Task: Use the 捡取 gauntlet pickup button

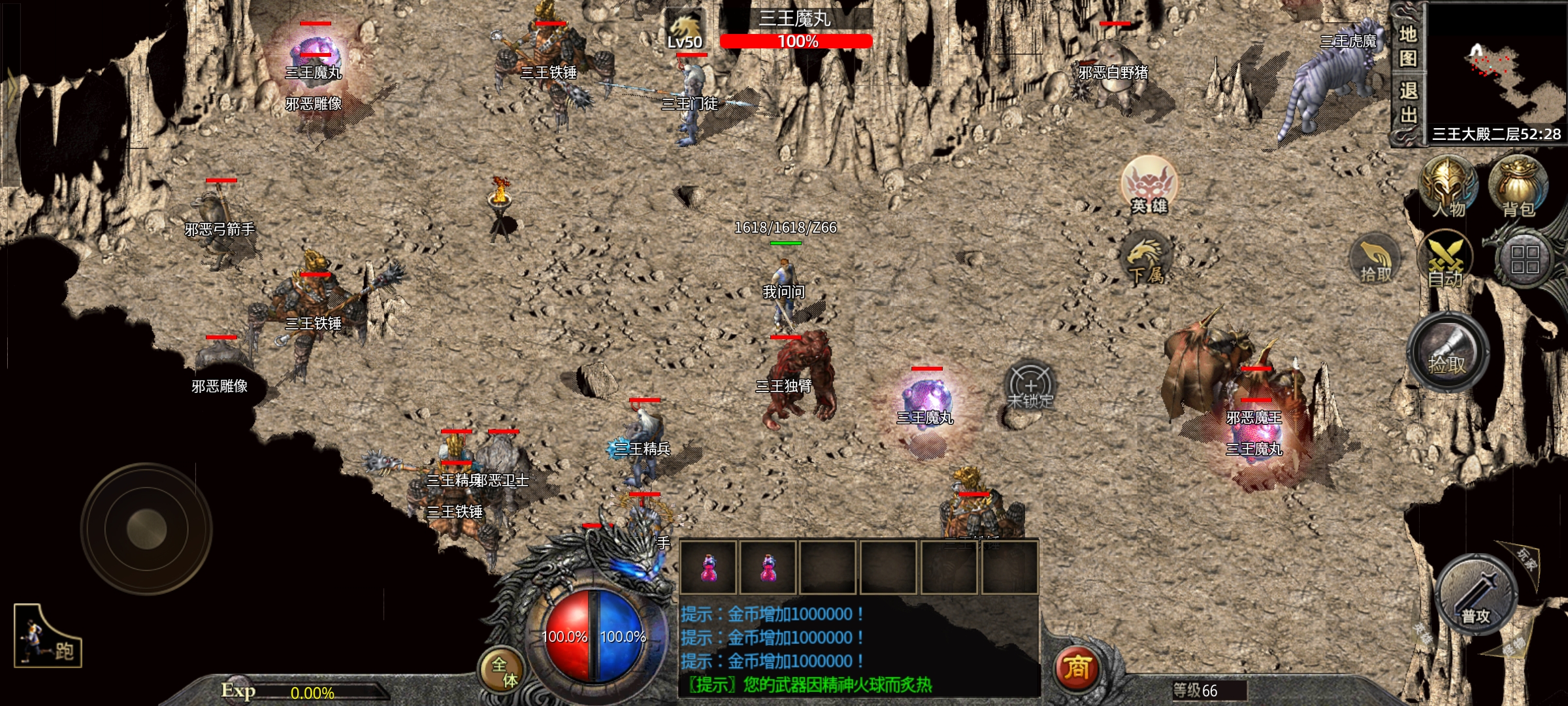Action: tap(1448, 353)
